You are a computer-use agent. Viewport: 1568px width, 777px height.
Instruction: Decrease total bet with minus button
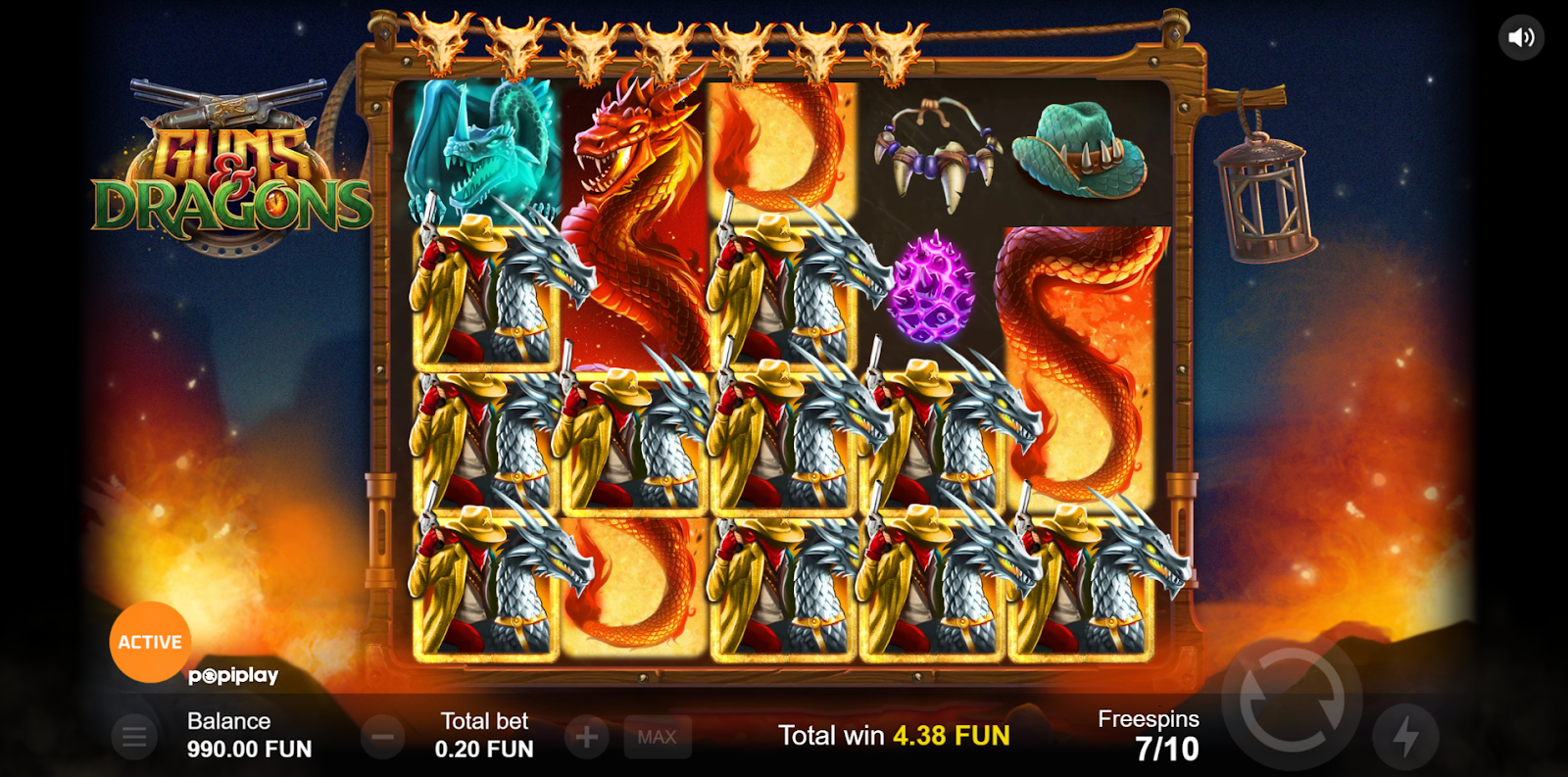[383, 737]
